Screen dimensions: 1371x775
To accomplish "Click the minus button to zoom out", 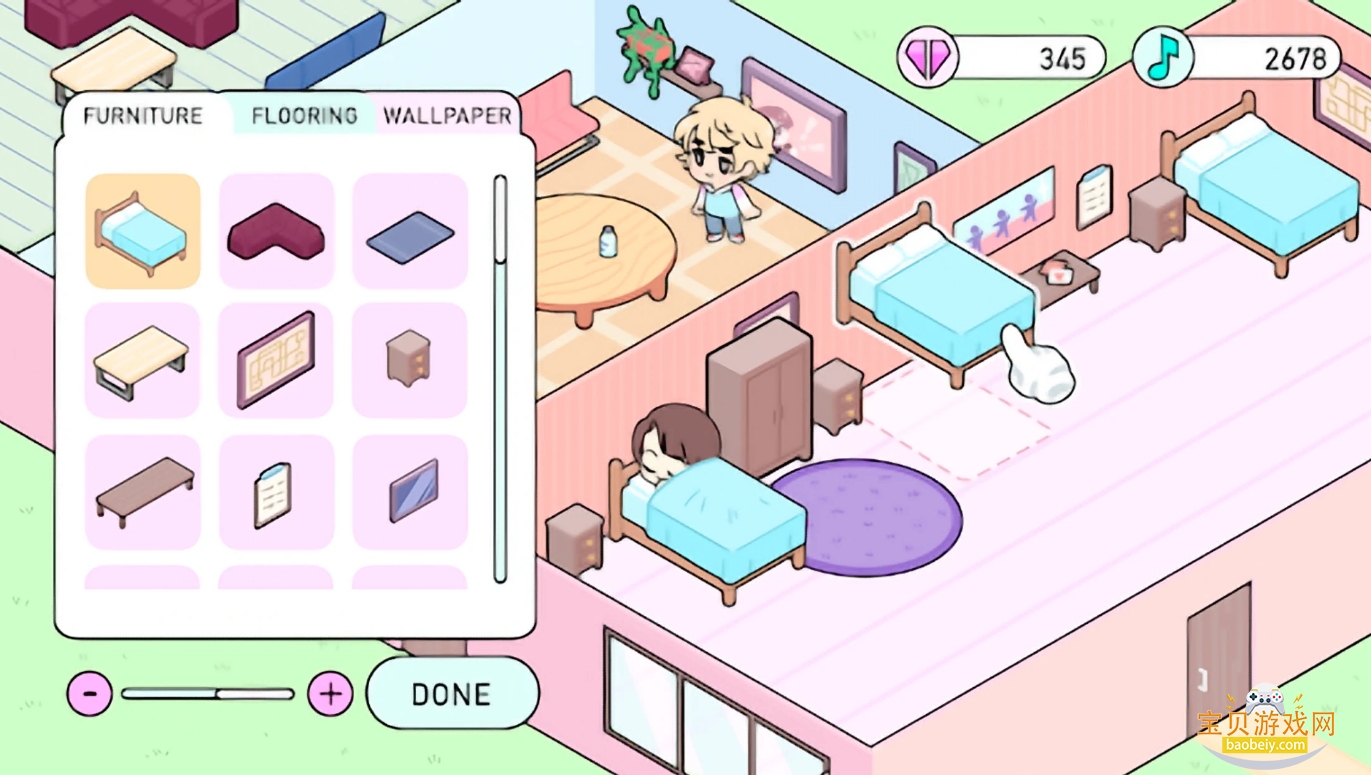I will (x=91, y=692).
